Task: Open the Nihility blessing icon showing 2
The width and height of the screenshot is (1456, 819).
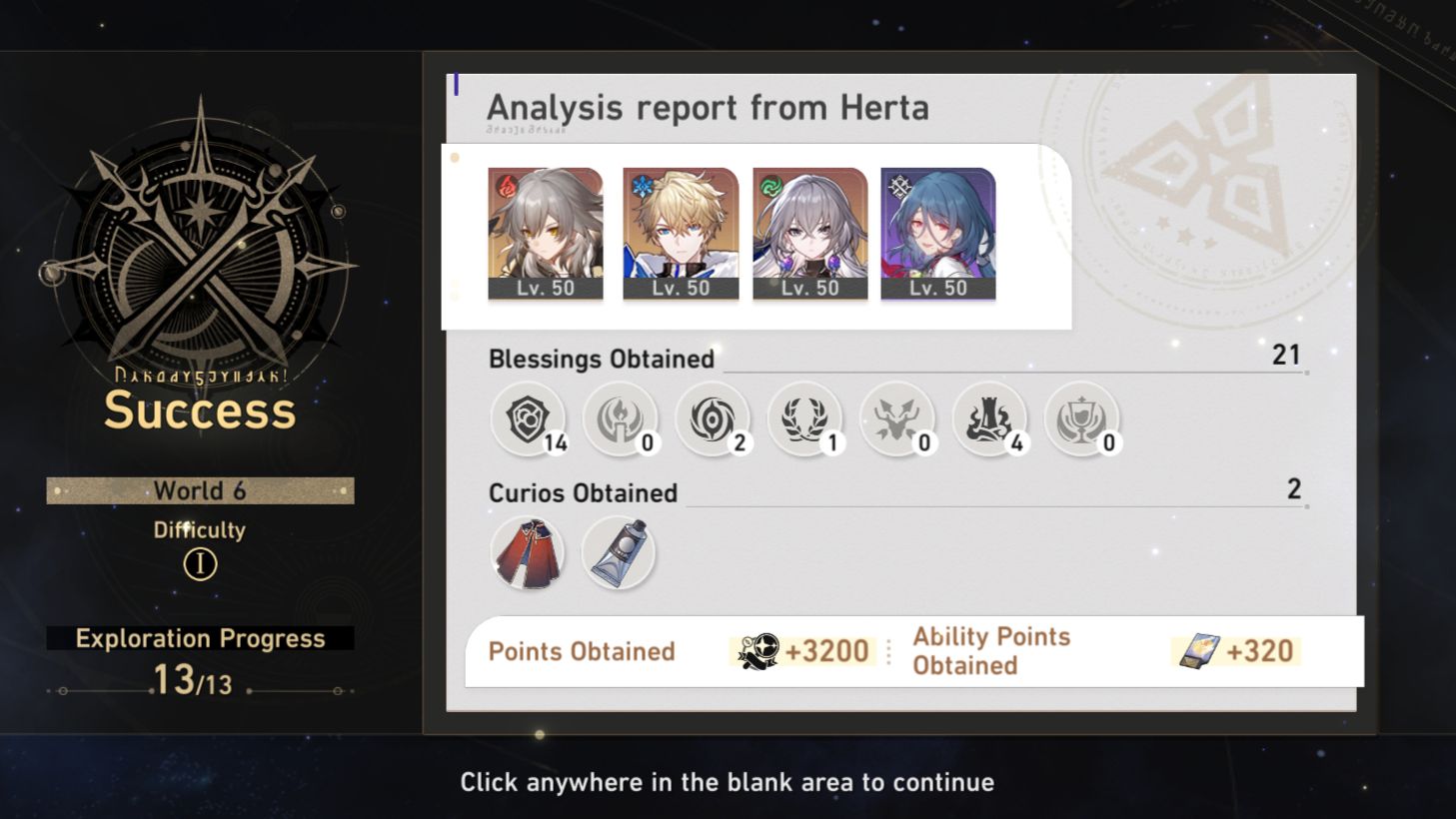Action: tap(714, 419)
